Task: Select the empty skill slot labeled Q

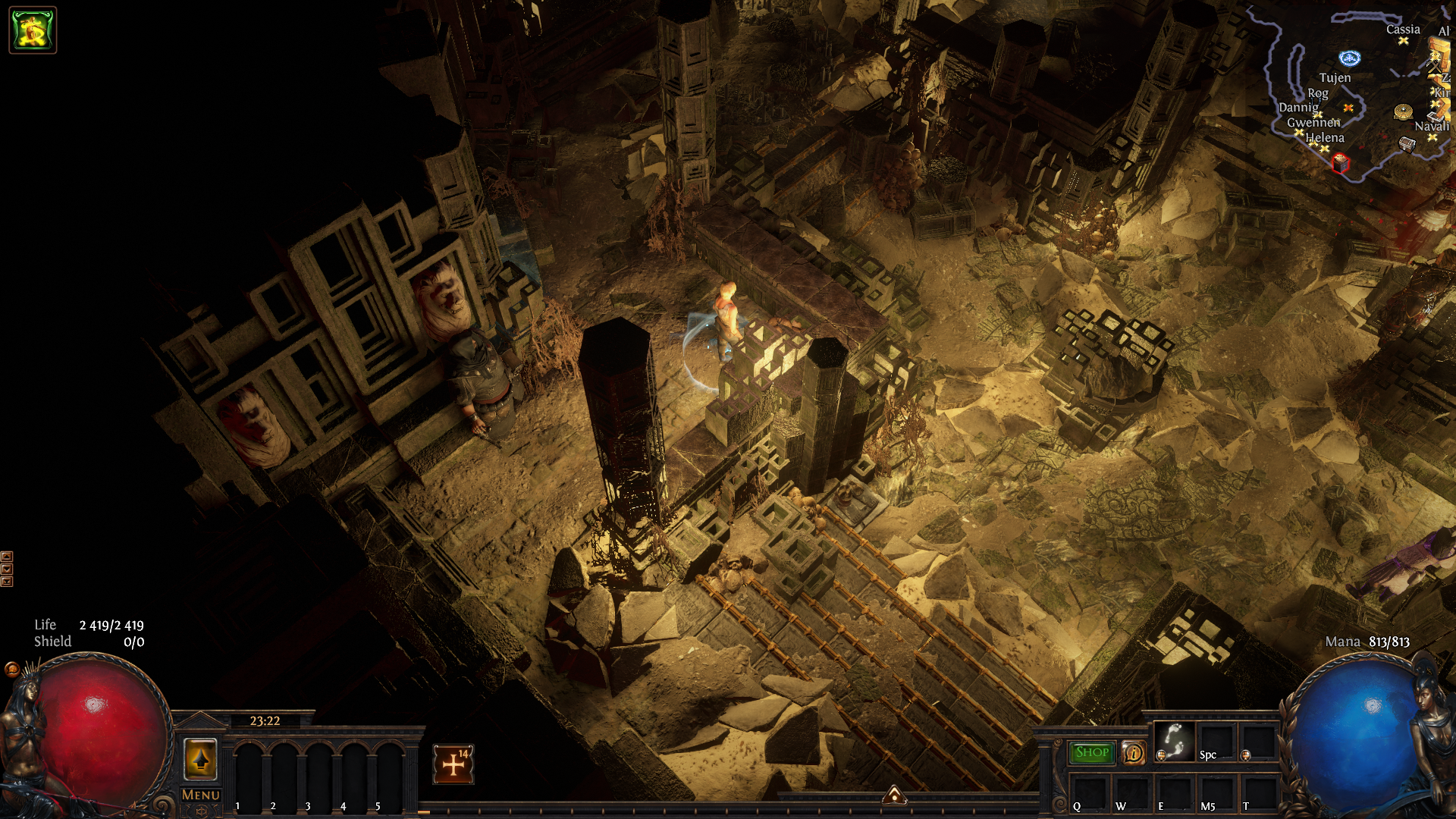Action: pyautogui.click(x=1089, y=793)
